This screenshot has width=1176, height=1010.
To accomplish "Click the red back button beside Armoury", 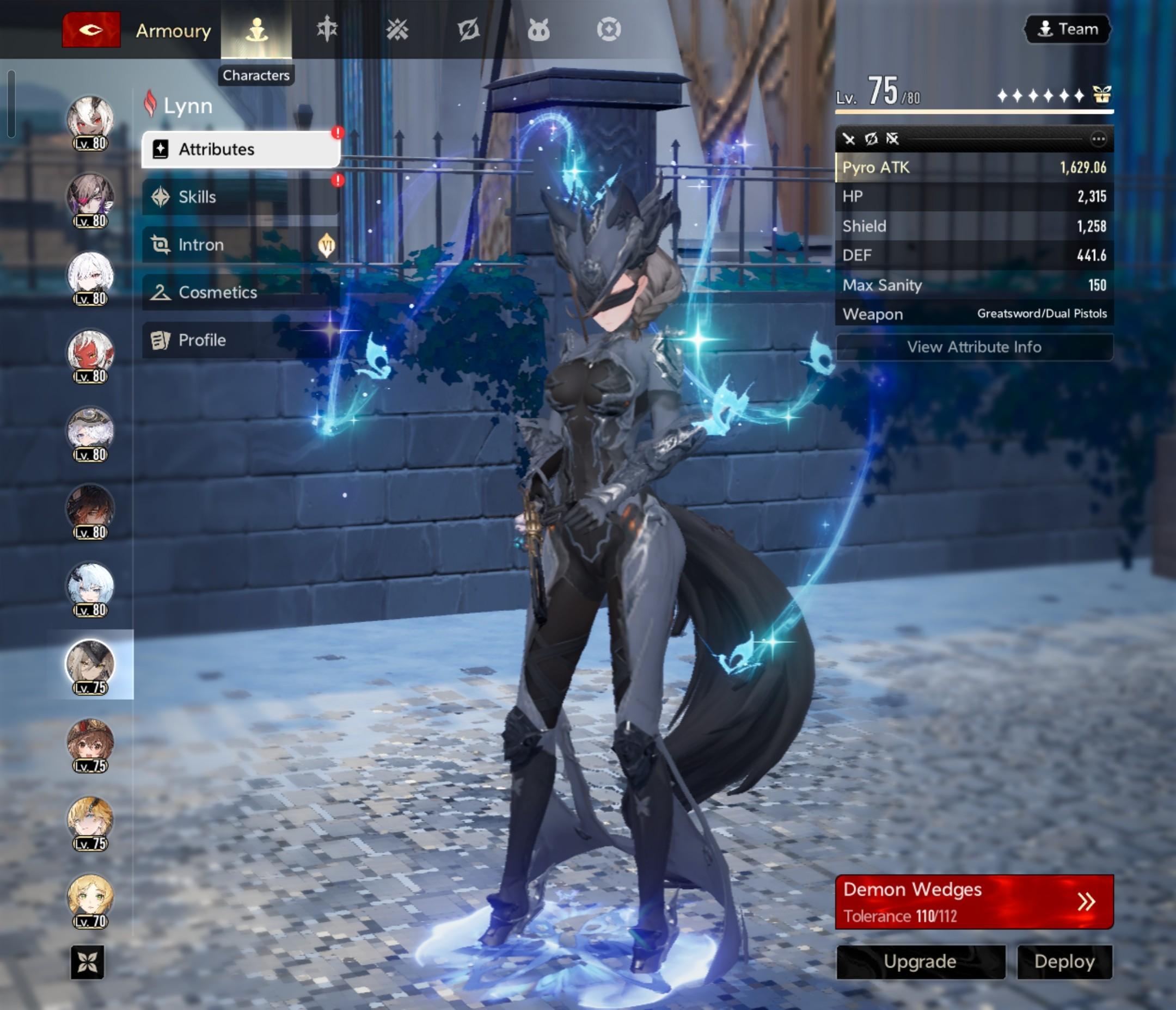I will [x=91, y=29].
